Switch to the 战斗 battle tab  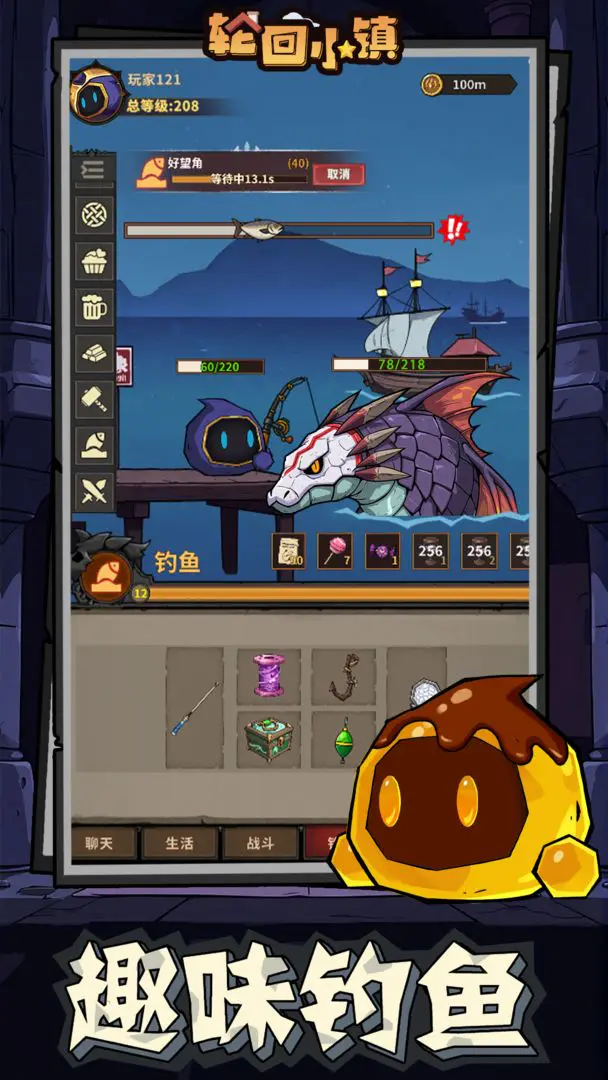260,843
